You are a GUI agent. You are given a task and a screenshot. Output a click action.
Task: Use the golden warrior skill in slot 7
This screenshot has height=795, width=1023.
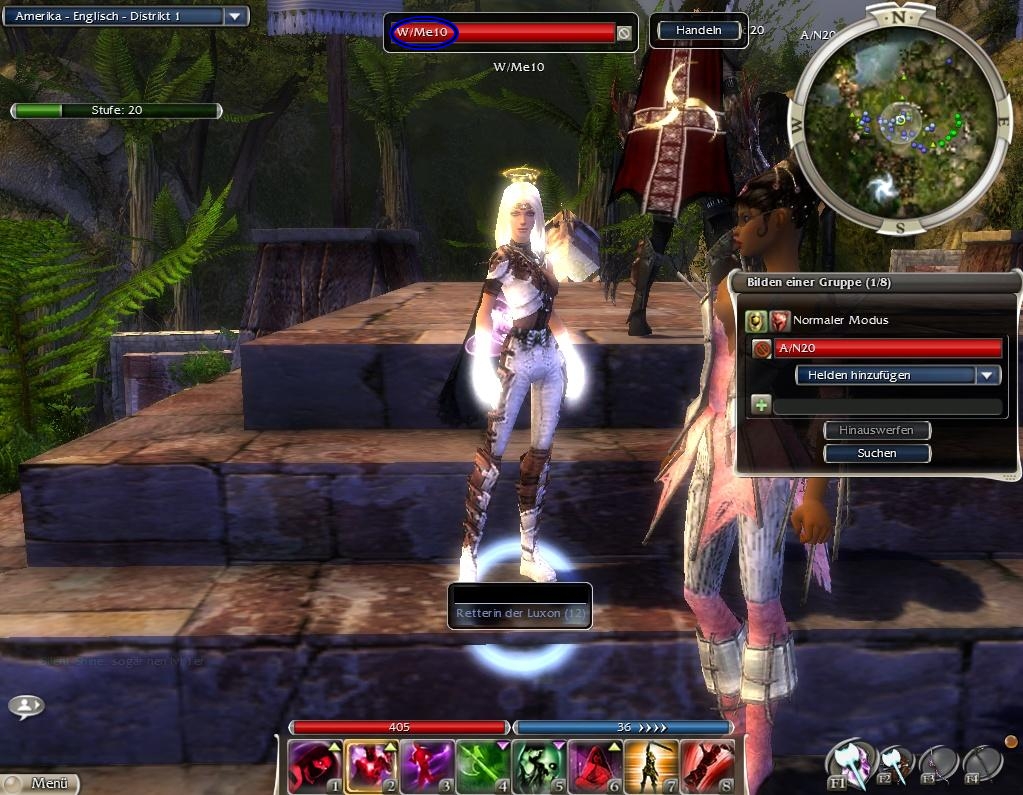(x=651, y=767)
